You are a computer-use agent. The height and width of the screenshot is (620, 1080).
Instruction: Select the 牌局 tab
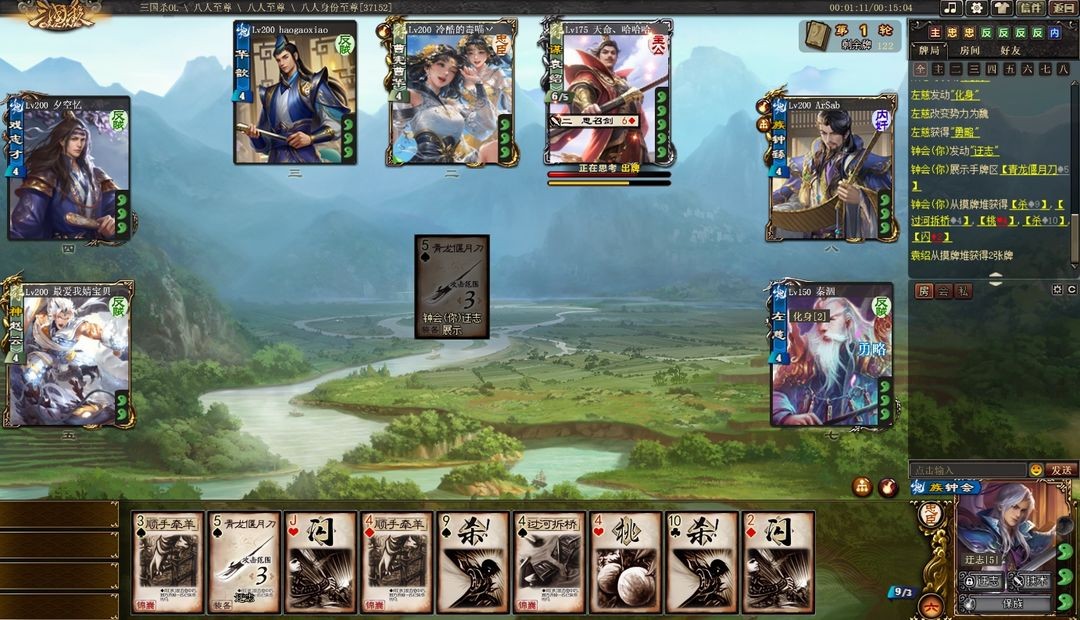[929, 50]
